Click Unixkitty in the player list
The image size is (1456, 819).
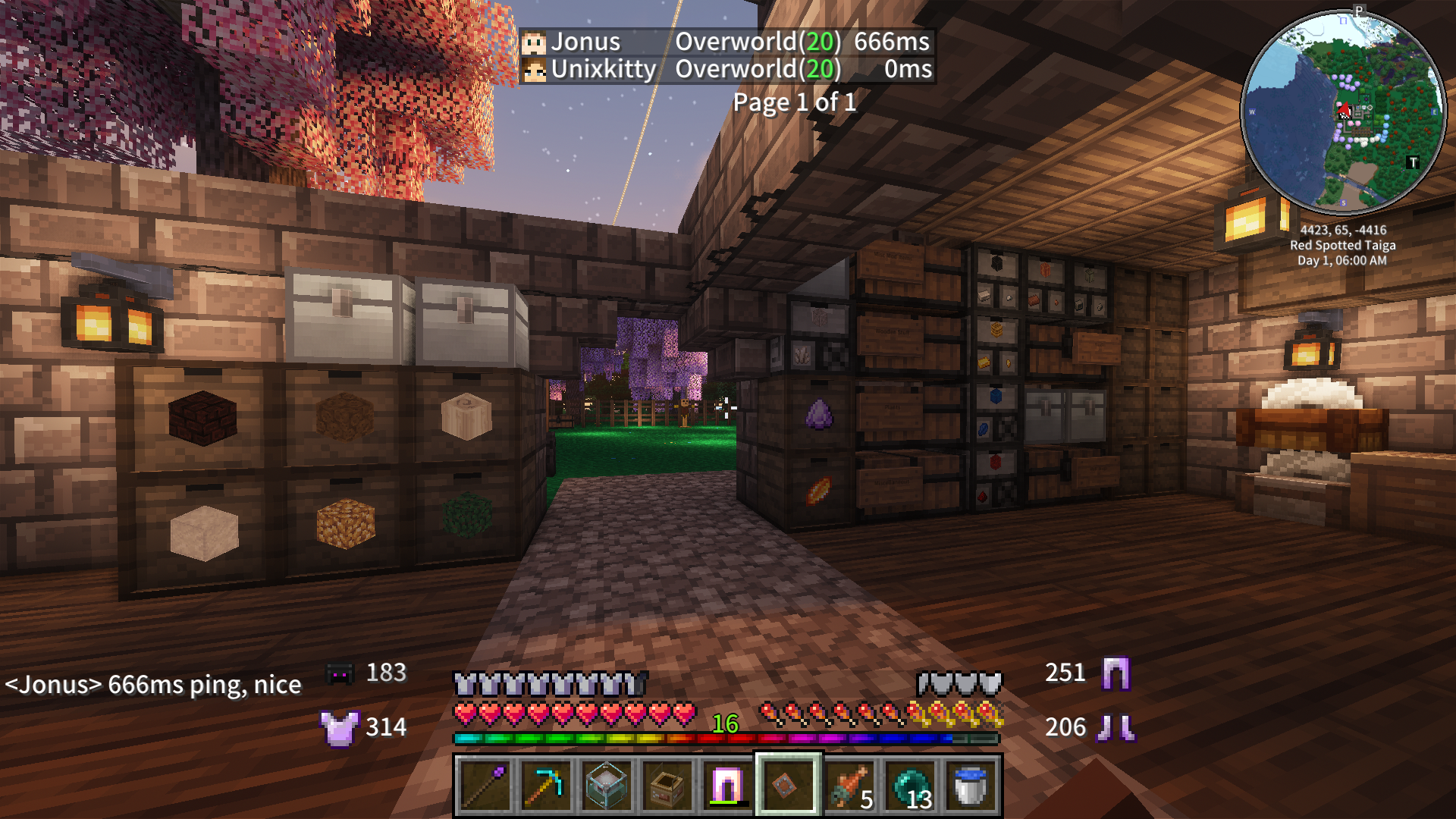click(603, 69)
